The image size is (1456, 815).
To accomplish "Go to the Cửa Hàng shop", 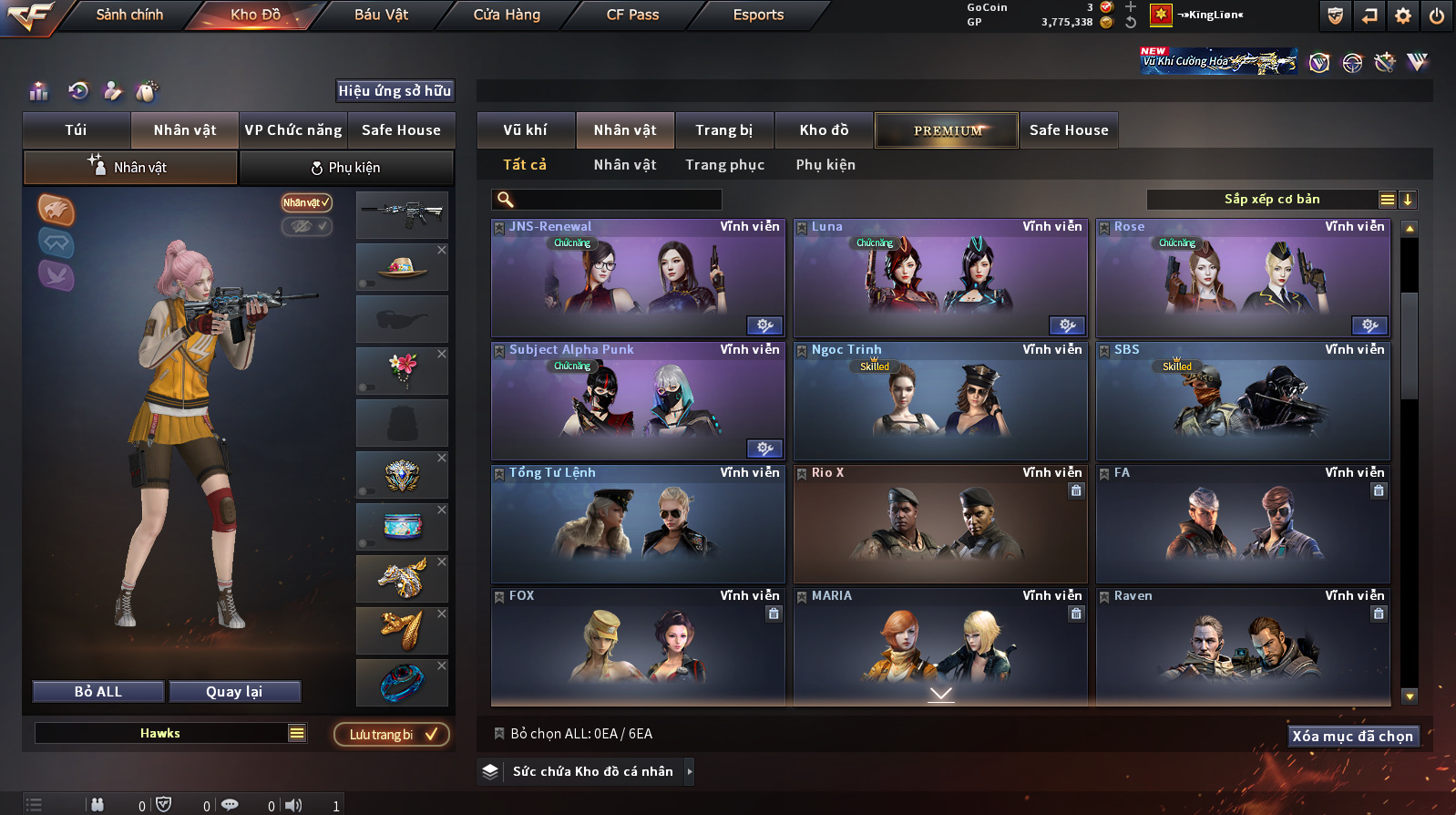I will pyautogui.click(x=507, y=15).
